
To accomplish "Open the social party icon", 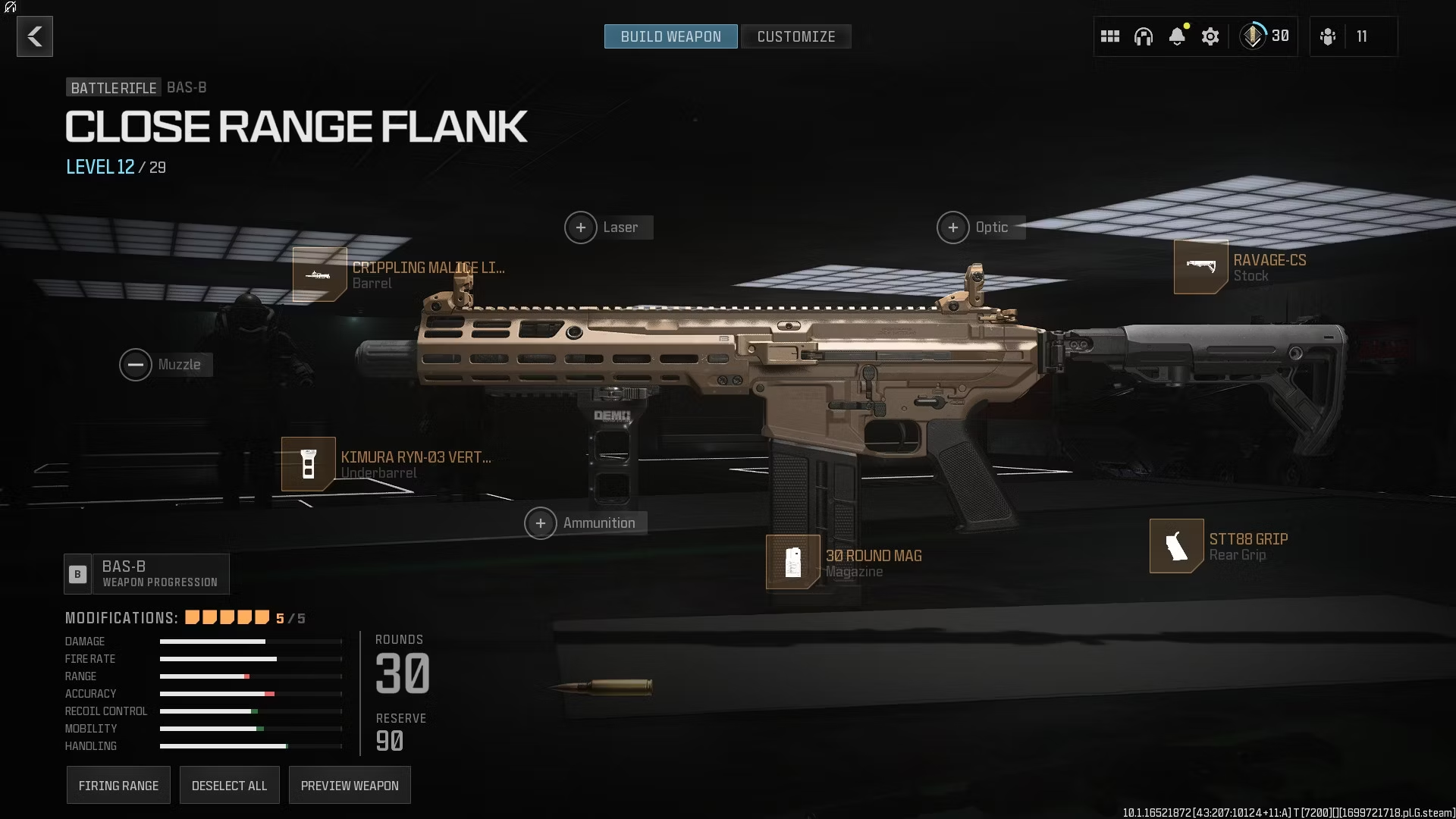I will point(1328,36).
